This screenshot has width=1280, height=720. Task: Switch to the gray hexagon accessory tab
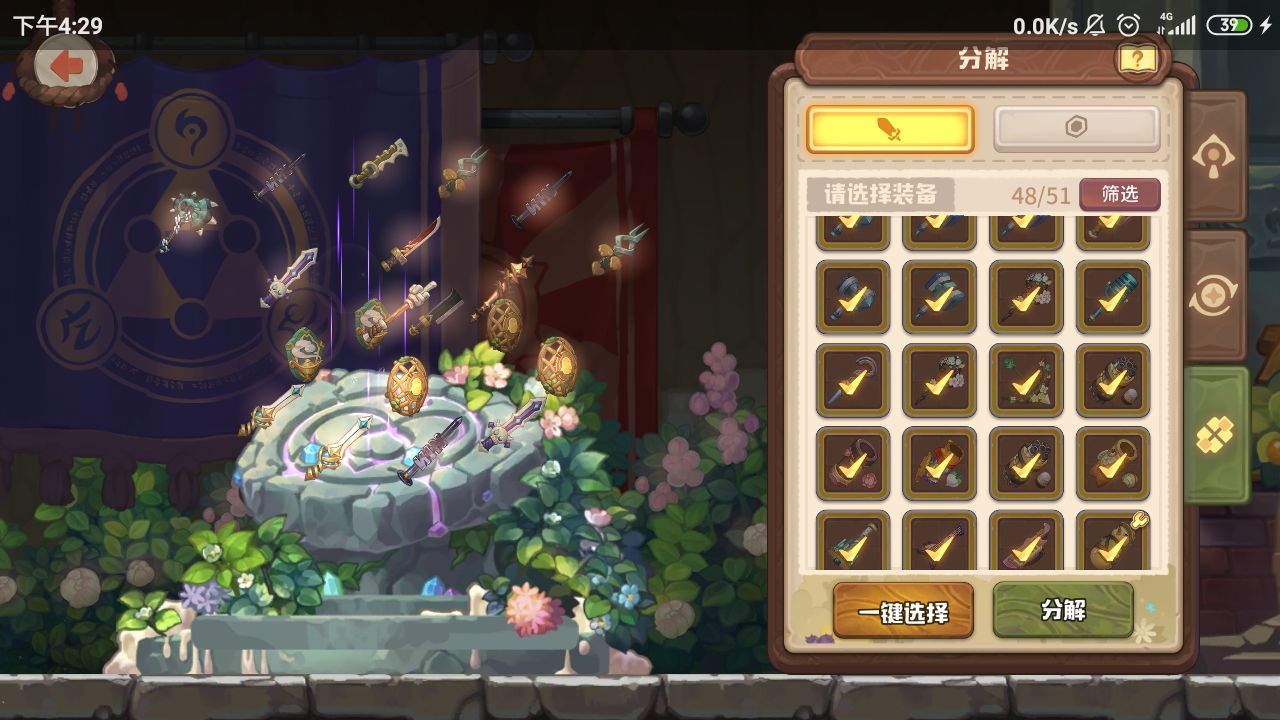[x=1076, y=128]
